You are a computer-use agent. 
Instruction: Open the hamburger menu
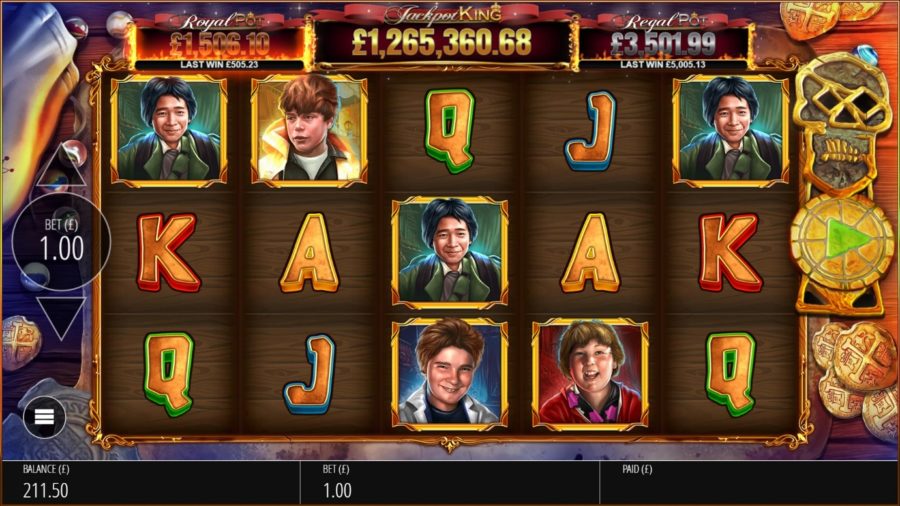(44, 416)
